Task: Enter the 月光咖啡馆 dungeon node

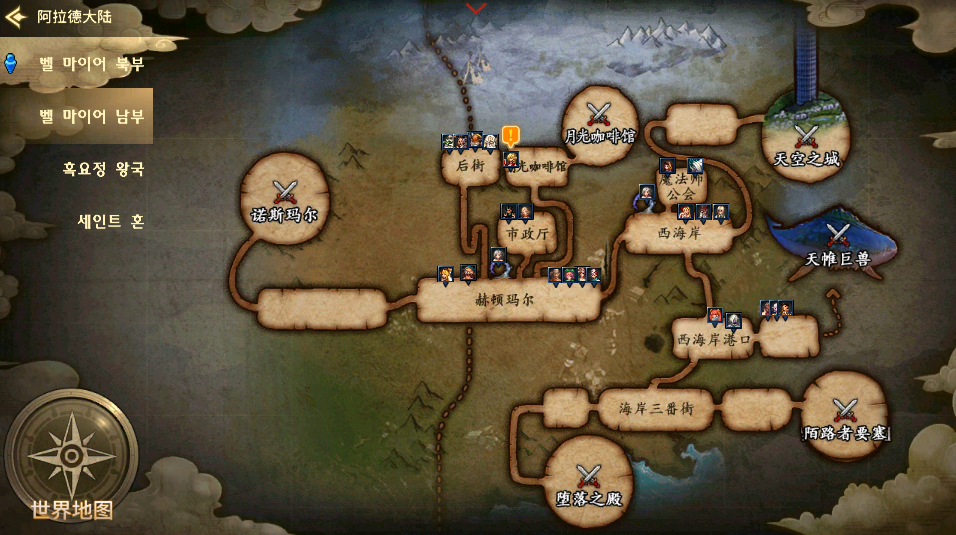Action: coord(599,124)
